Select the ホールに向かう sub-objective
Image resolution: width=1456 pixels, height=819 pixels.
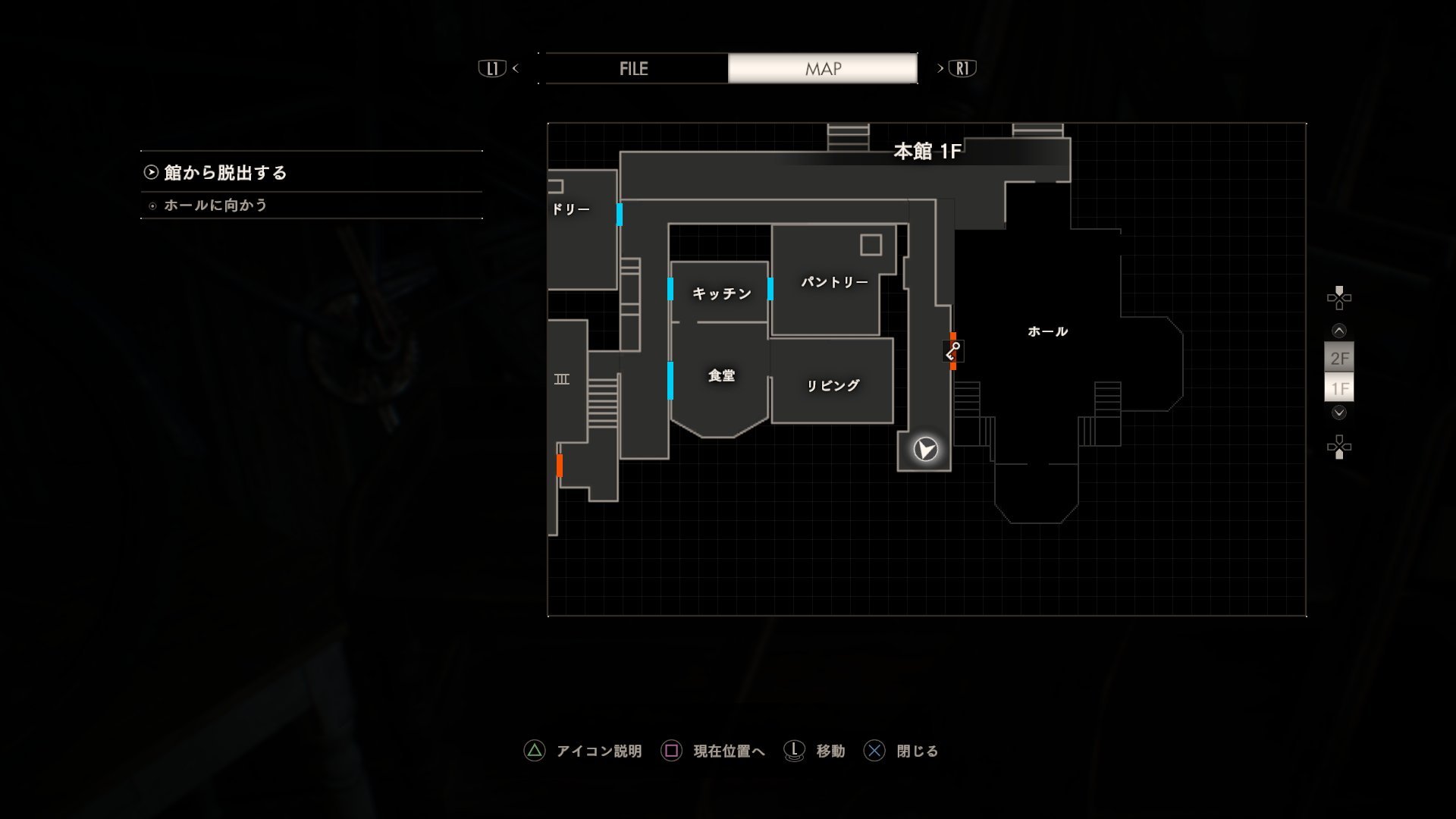click(x=215, y=206)
